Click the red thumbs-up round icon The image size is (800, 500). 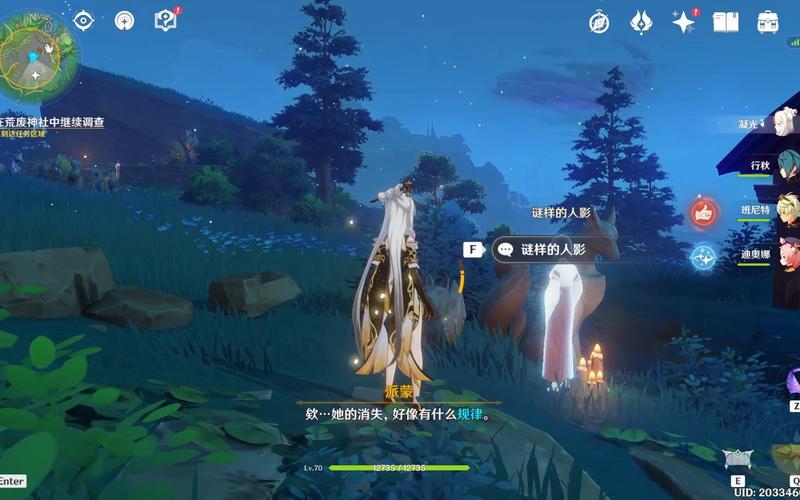point(704,212)
